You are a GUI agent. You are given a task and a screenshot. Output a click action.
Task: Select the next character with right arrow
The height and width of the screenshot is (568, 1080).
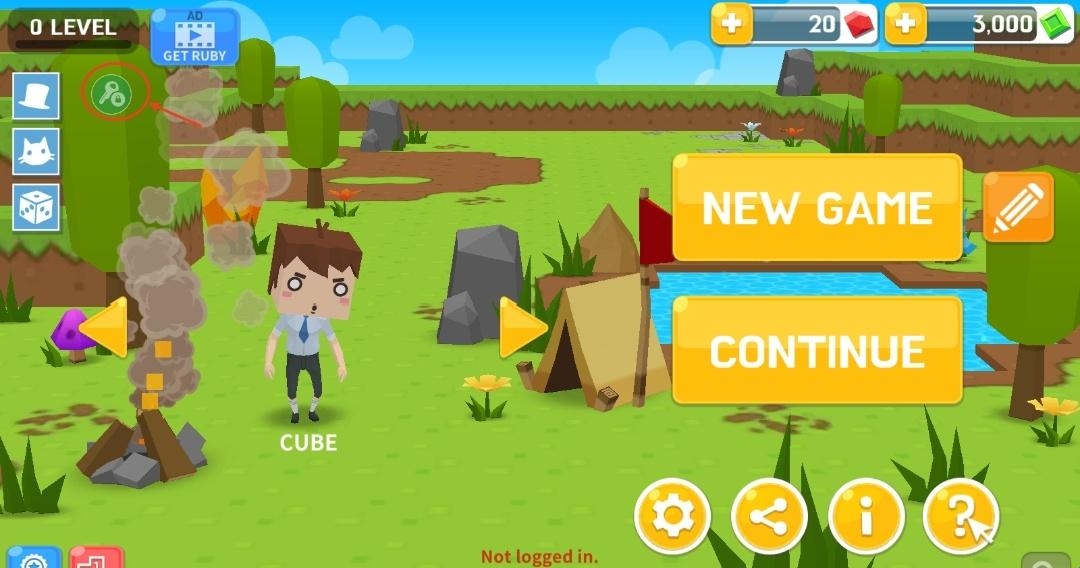point(522,328)
